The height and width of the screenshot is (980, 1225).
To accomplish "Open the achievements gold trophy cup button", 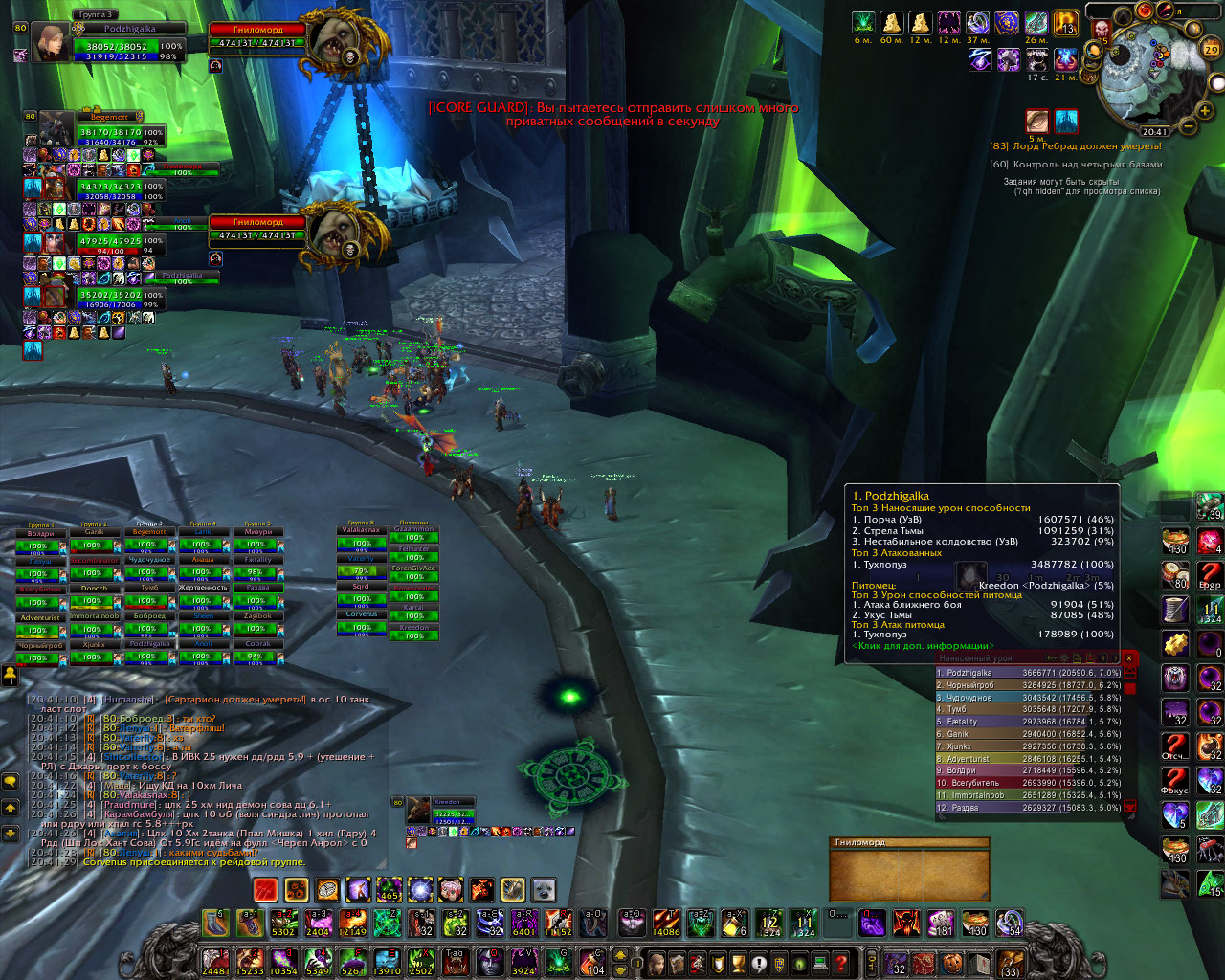I will (x=738, y=963).
